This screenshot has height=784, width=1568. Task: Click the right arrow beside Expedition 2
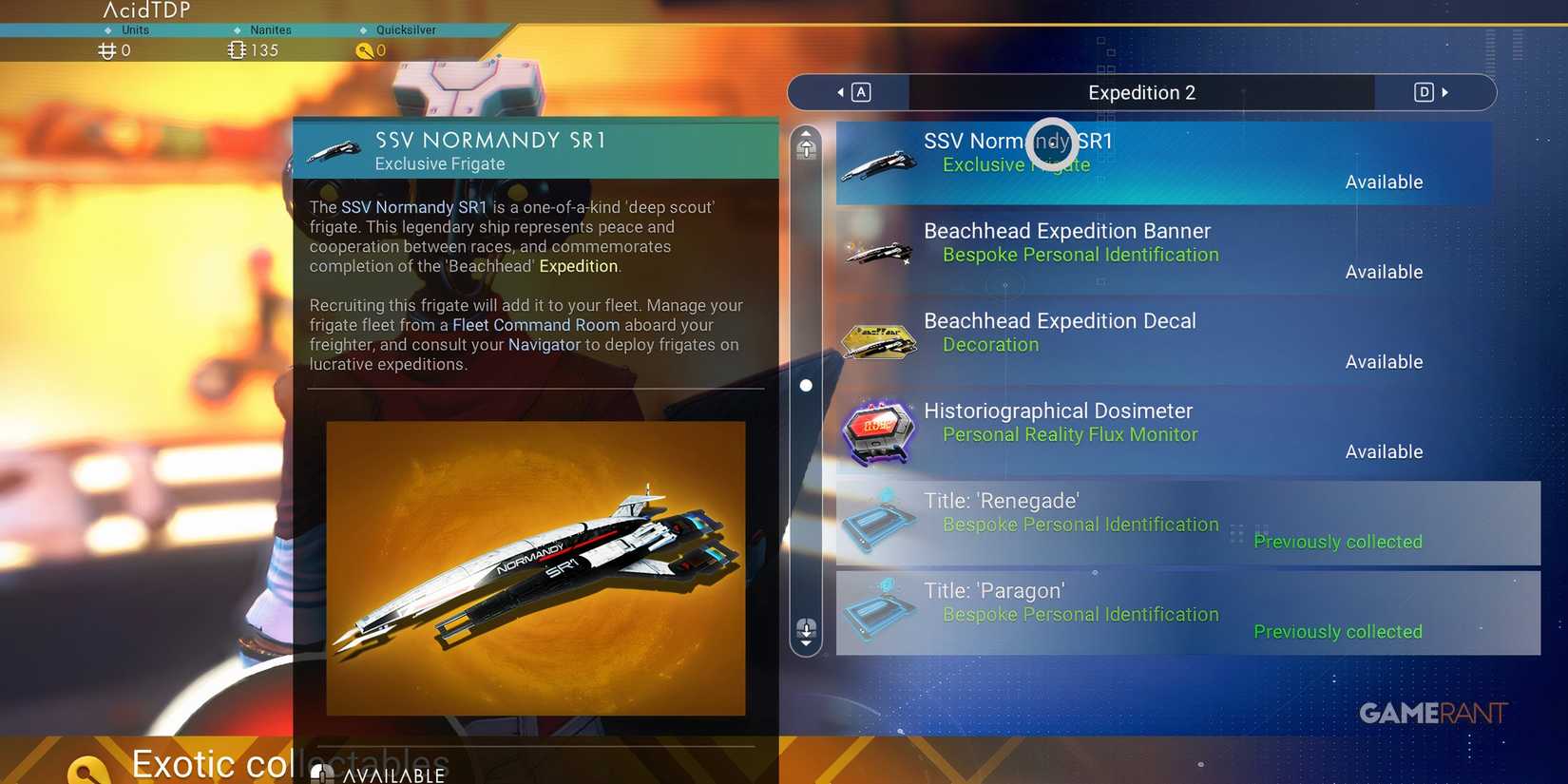coord(1446,91)
